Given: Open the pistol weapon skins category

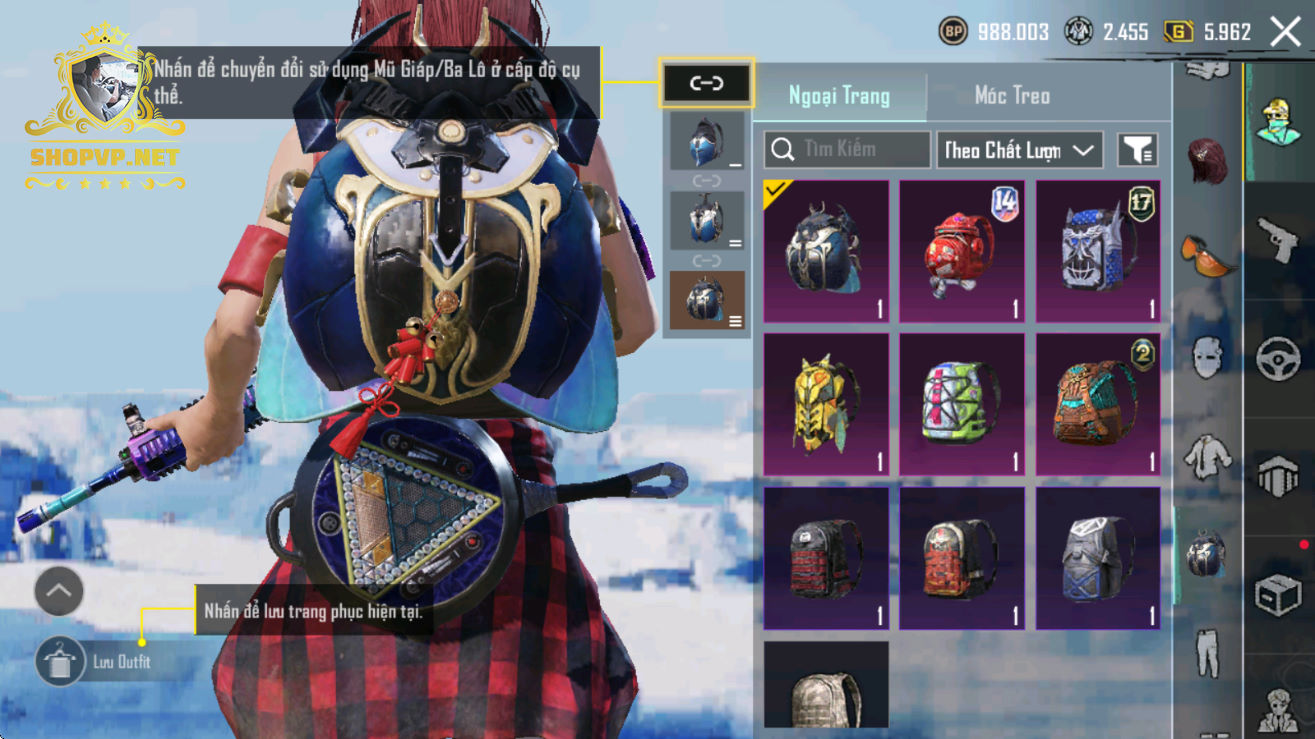Looking at the screenshot, I should point(1277,240).
